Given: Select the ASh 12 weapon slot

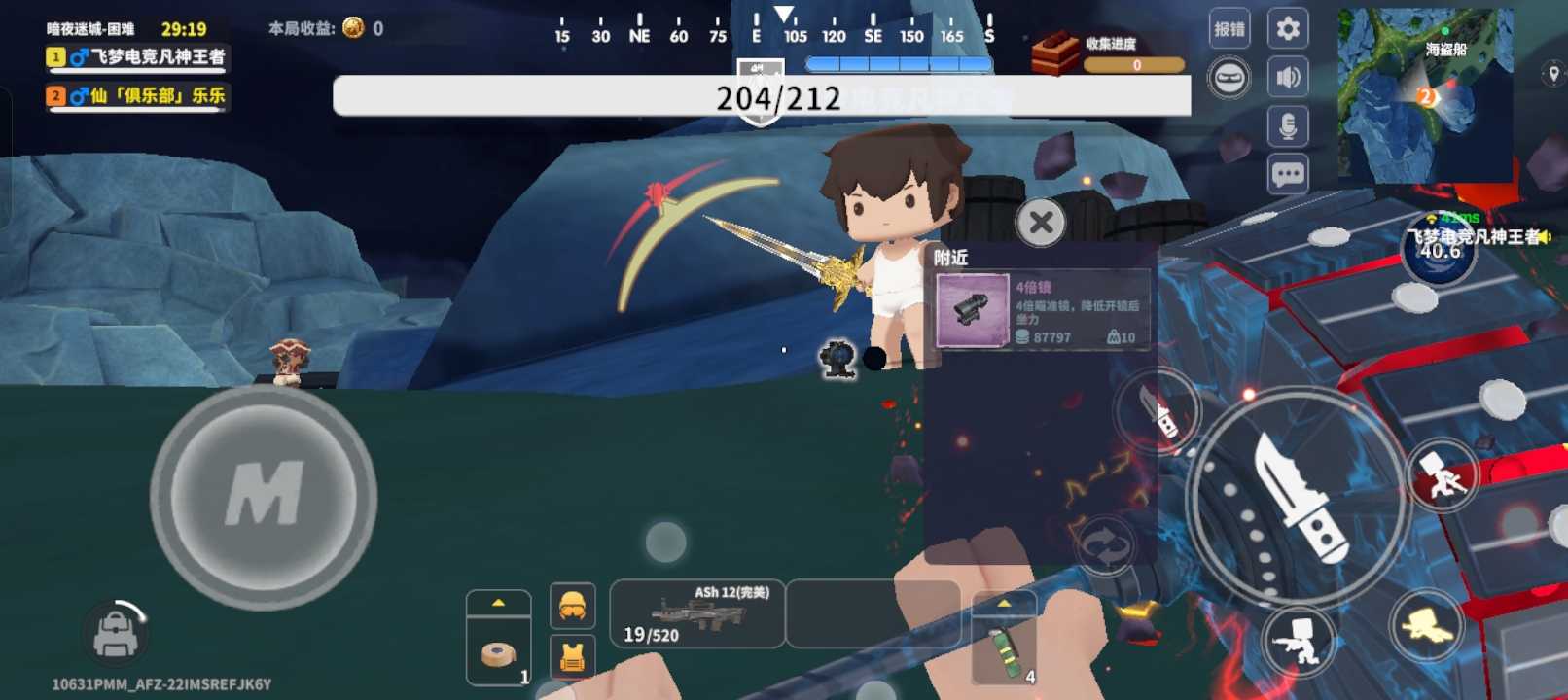Looking at the screenshot, I should pyautogui.click(x=696, y=613).
